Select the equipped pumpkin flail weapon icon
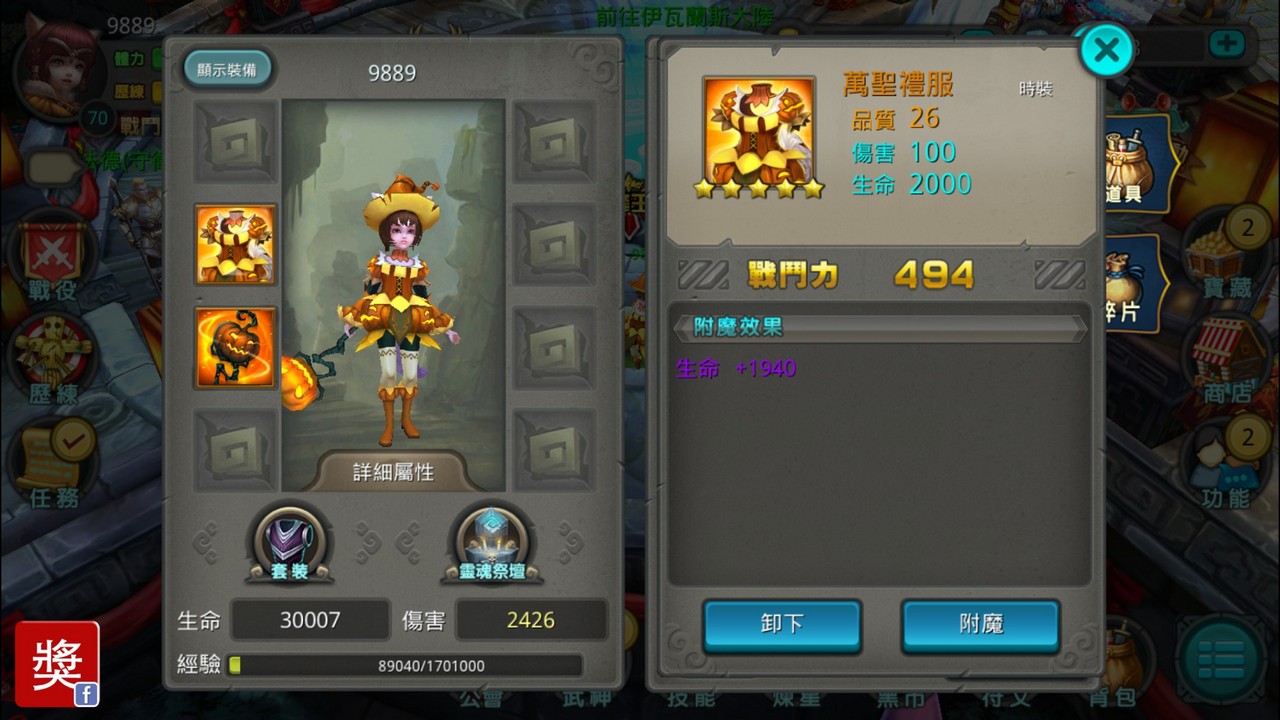The image size is (1280, 720). 236,347
